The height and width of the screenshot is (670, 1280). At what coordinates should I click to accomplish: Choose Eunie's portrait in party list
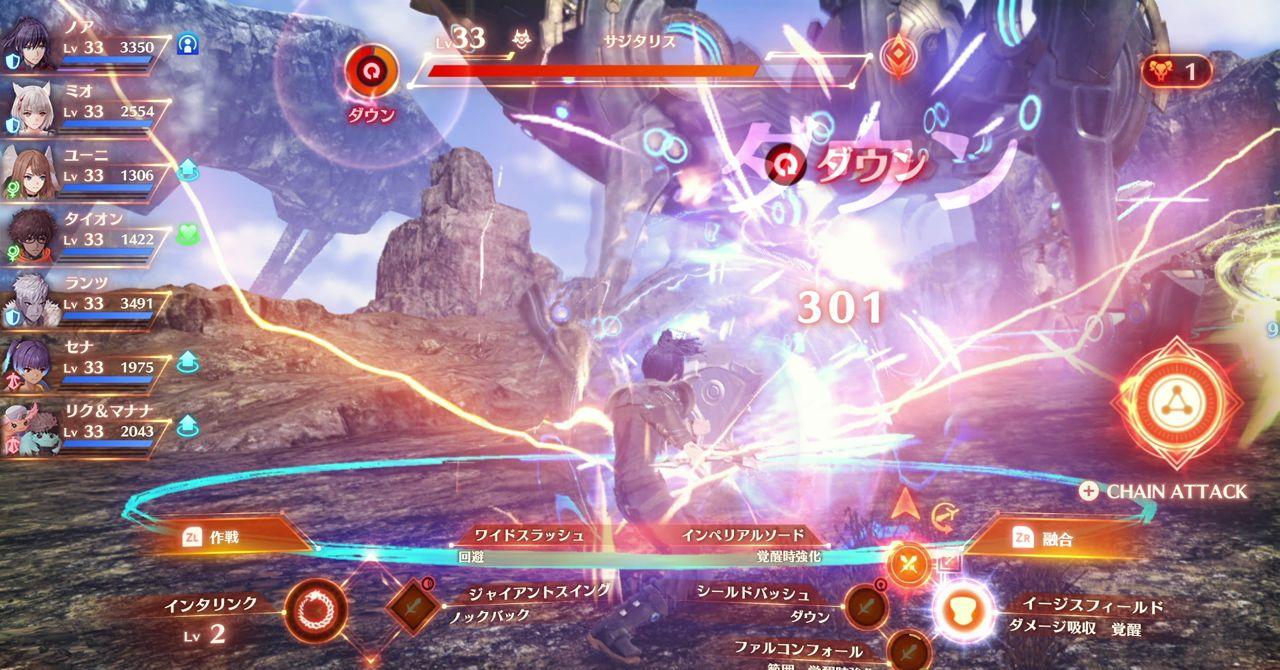point(32,171)
